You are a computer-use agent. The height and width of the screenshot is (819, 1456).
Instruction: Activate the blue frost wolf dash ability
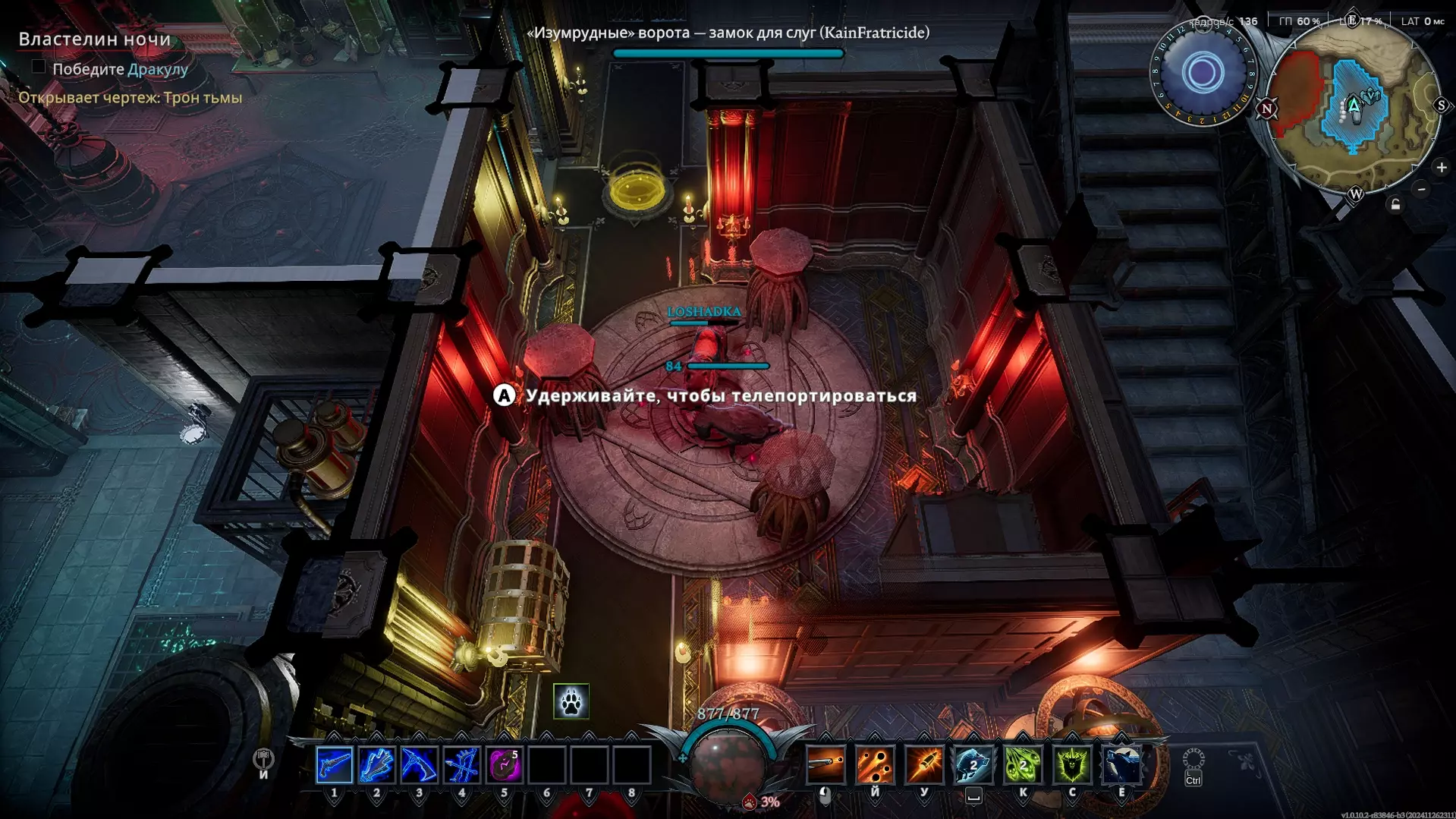point(973,764)
